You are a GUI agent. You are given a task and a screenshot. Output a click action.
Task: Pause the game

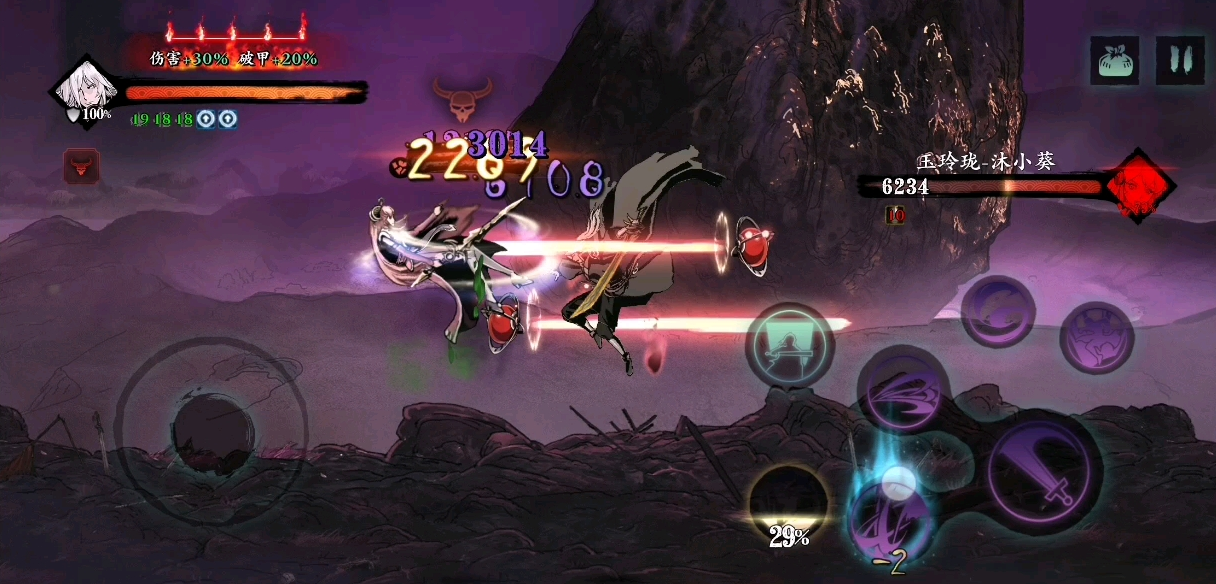pyautogui.click(x=1180, y=60)
